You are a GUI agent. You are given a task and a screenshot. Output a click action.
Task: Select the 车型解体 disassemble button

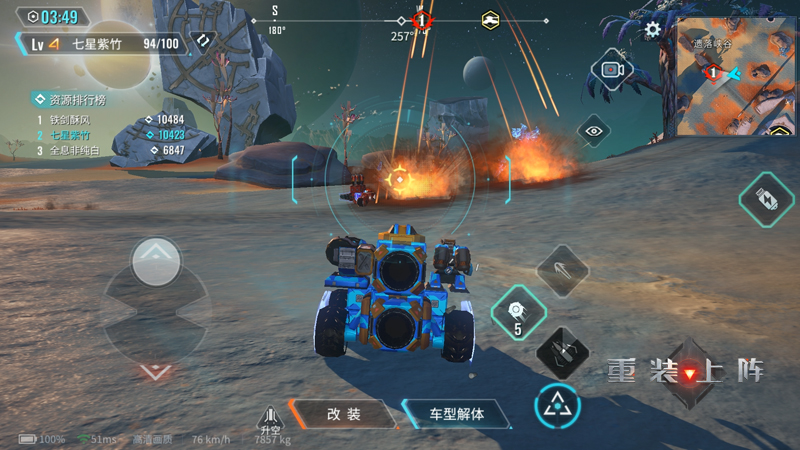coord(456,414)
